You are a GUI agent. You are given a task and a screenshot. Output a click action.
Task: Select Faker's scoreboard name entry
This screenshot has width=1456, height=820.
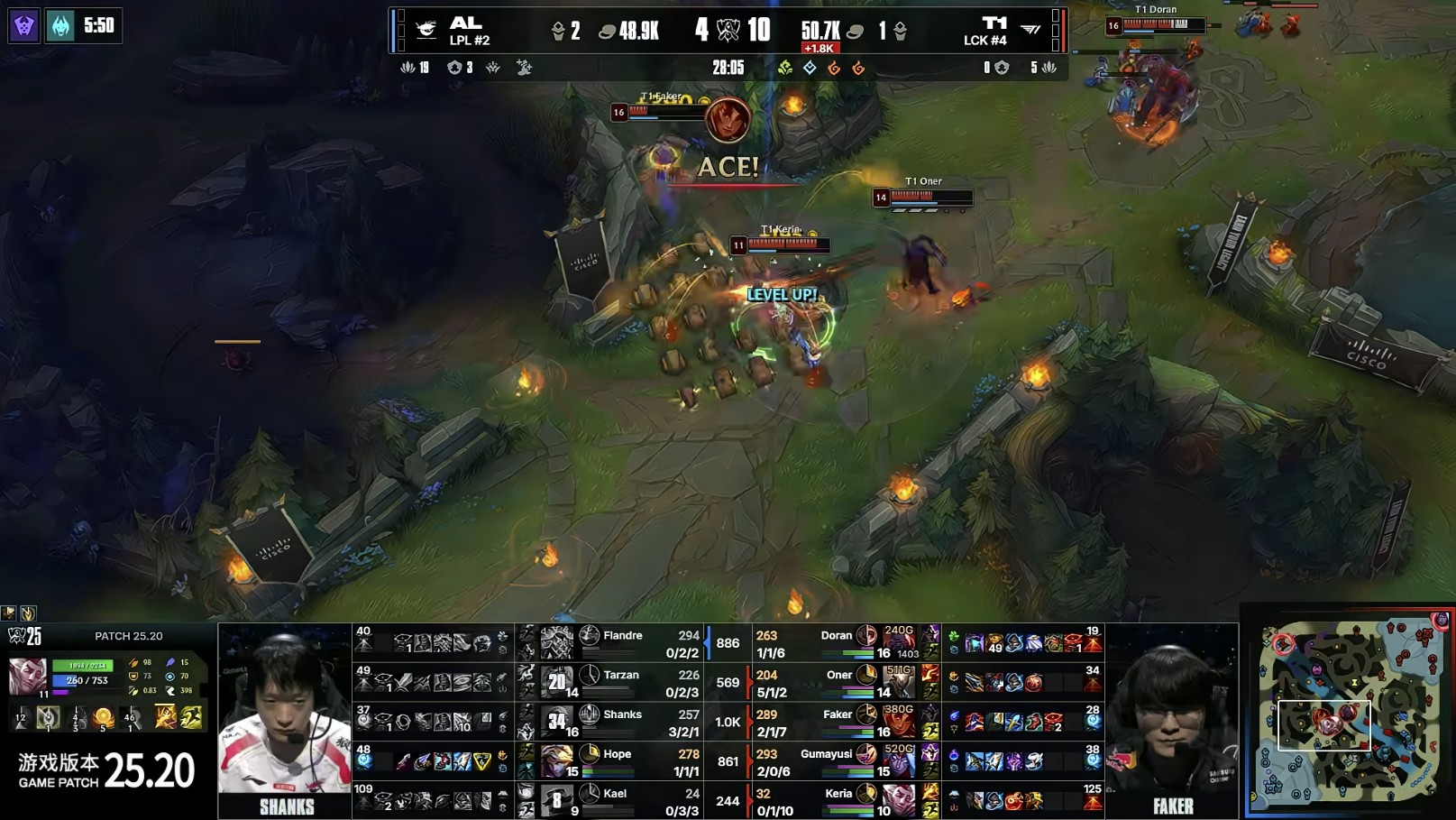[x=838, y=714]
